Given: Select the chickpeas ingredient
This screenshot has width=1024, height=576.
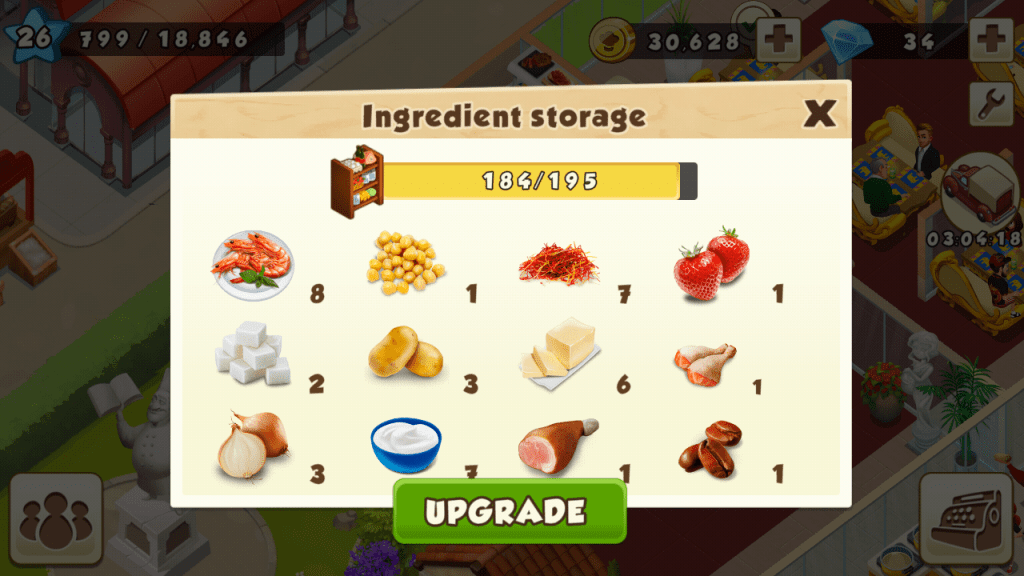Looking at the screenshot, I should (x=405, y=263).
